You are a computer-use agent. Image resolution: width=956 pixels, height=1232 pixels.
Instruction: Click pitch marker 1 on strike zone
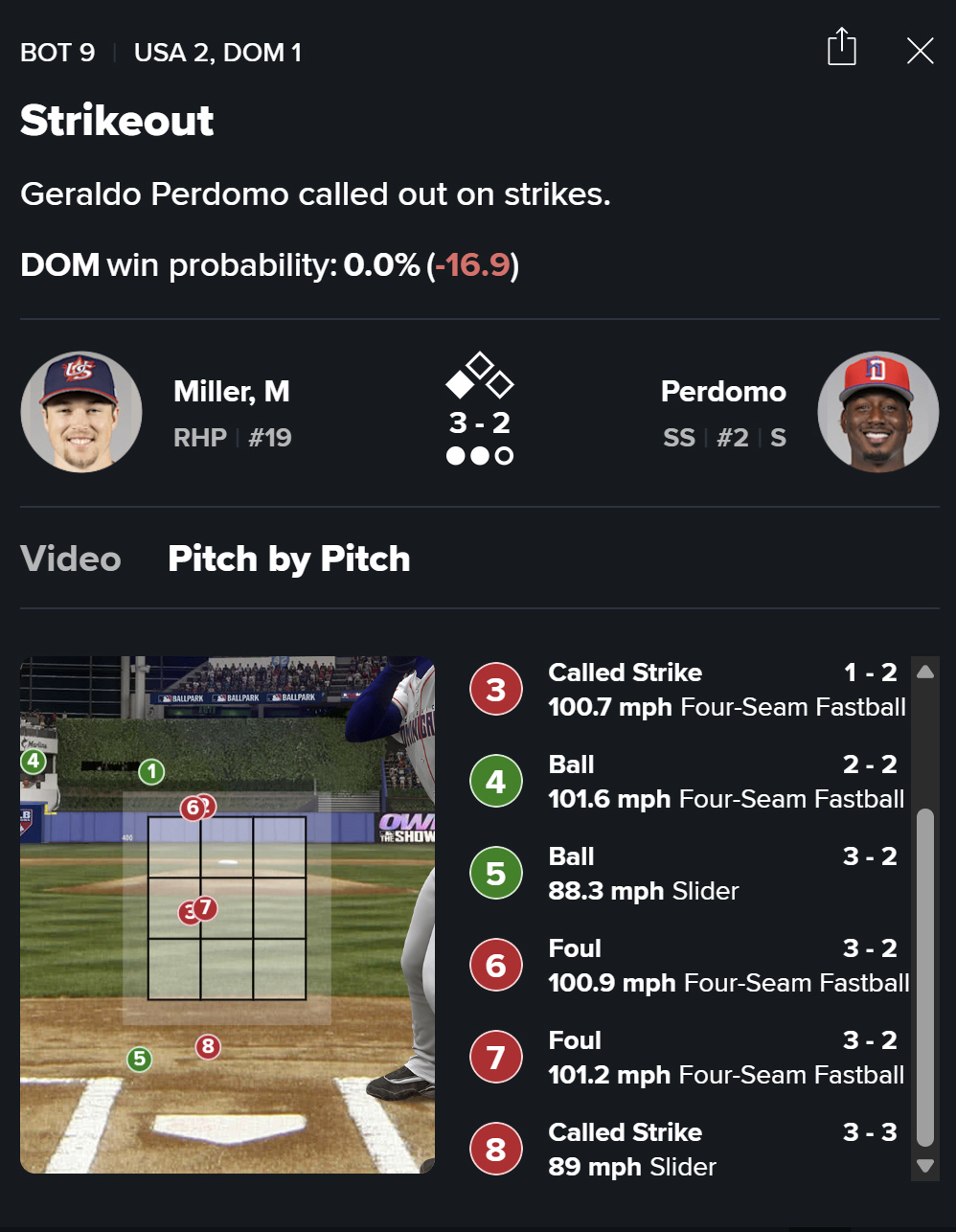point(151,771)
